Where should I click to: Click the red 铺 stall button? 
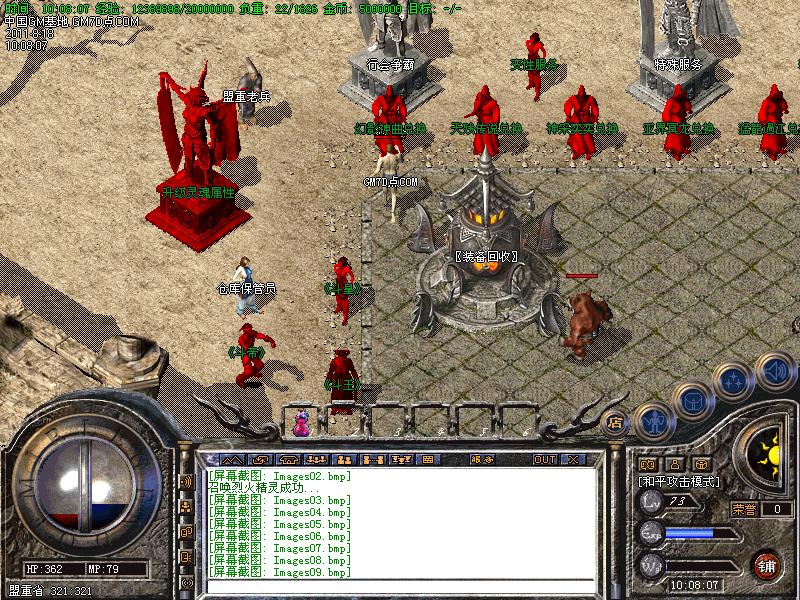[x=767, y=565]
